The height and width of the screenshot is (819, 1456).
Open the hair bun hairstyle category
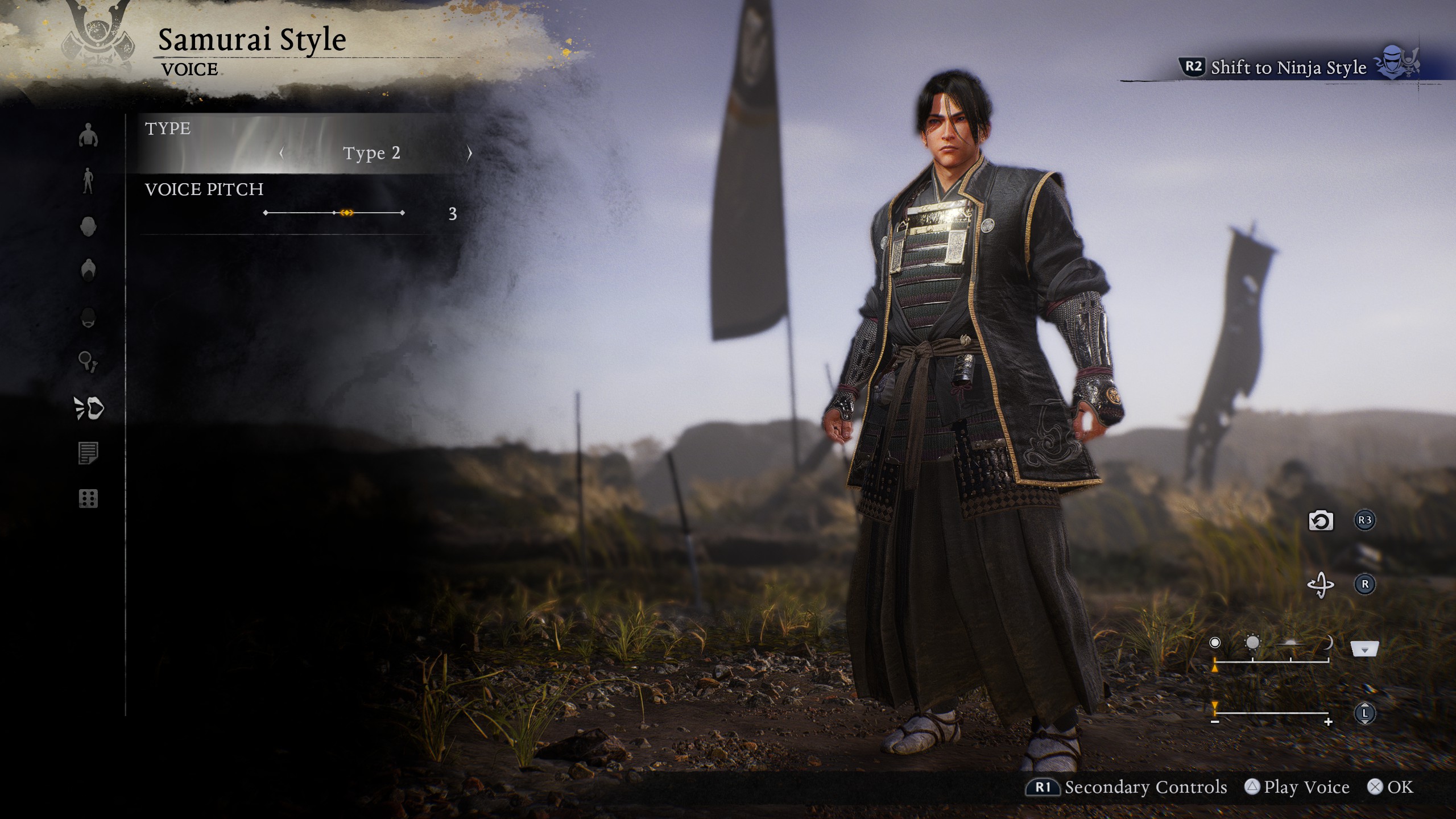tap(88, 270)
